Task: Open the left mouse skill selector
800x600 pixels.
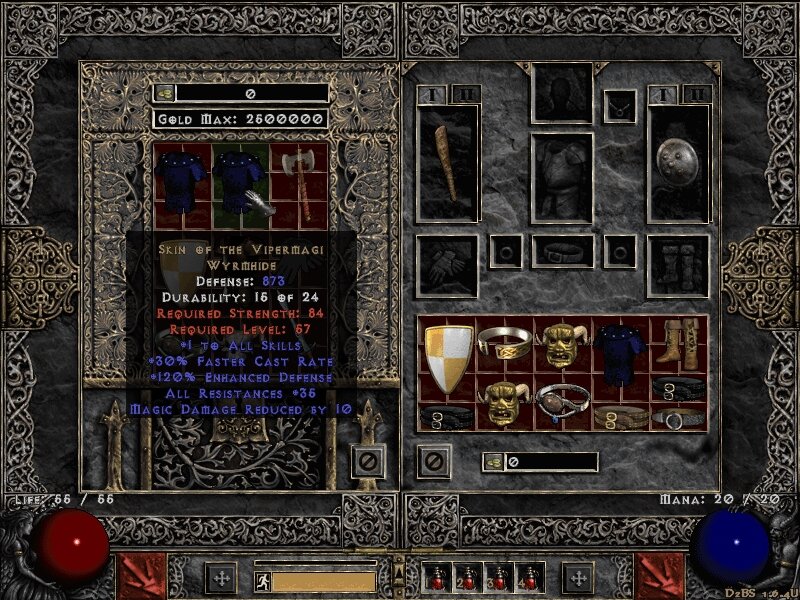Action: 138,577
